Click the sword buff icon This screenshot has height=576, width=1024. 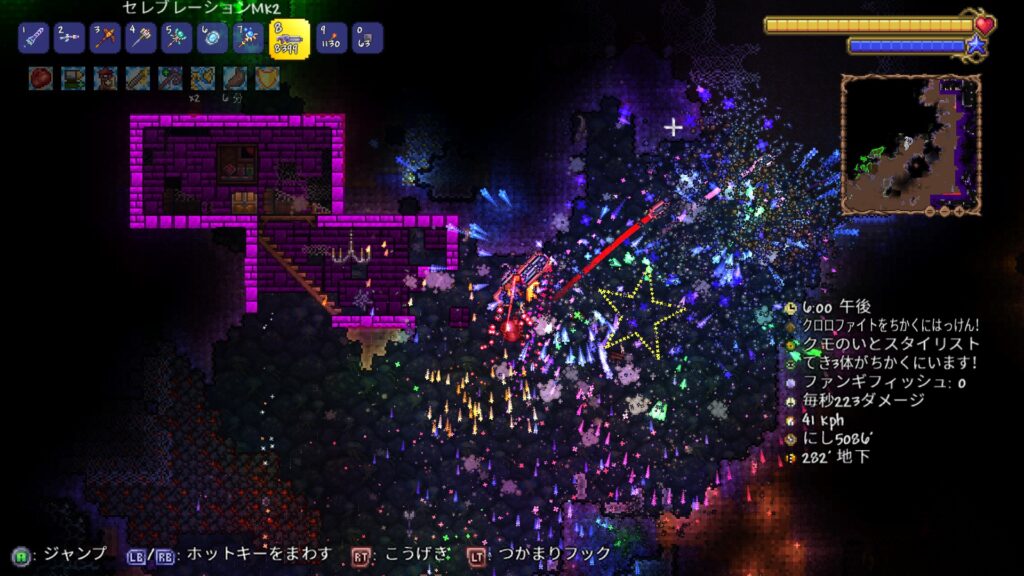138,78
